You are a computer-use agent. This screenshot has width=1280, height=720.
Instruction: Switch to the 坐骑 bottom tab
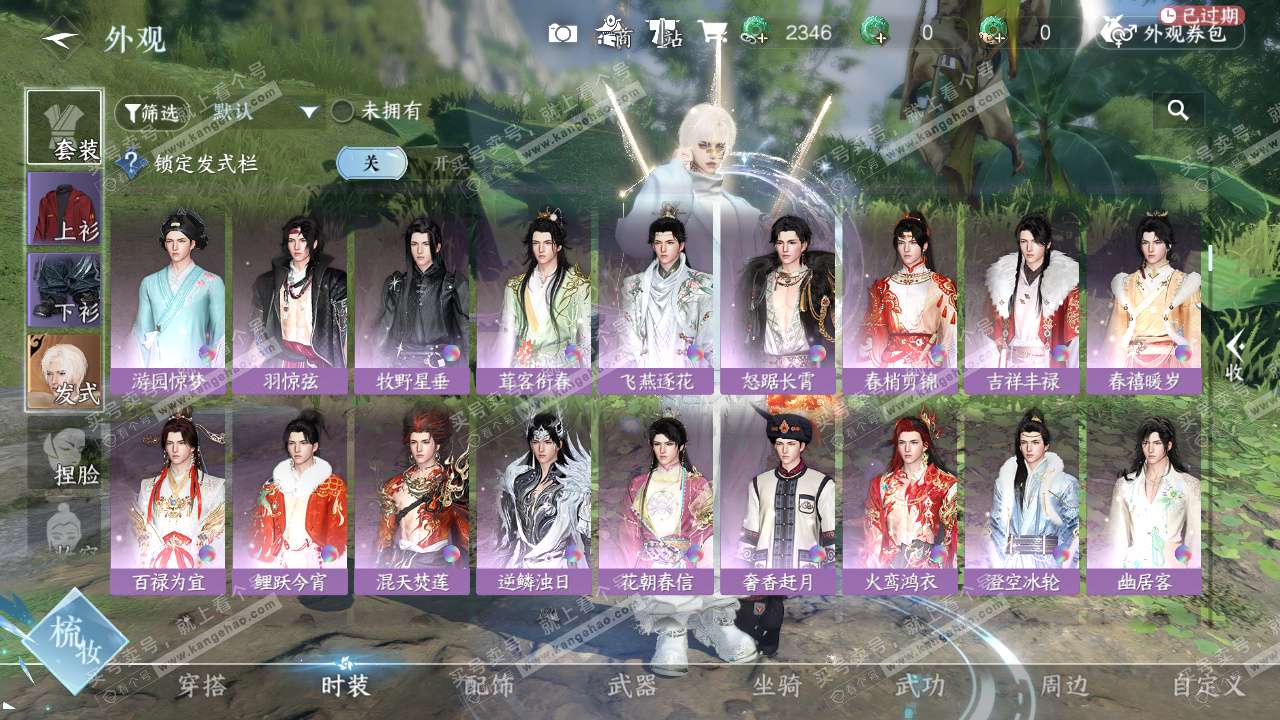point(776,686)
